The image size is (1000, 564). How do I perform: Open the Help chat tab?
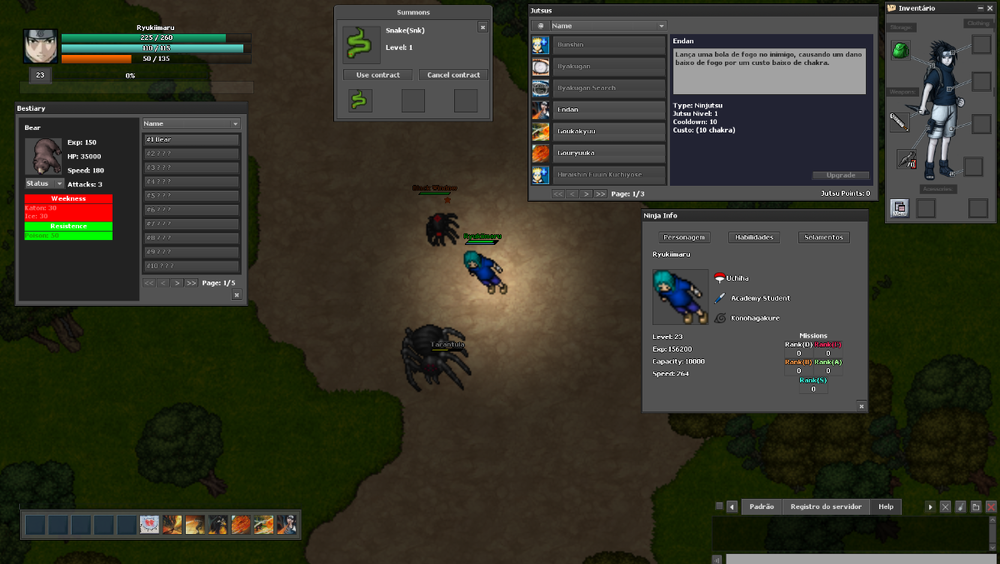tap(886, 507)
